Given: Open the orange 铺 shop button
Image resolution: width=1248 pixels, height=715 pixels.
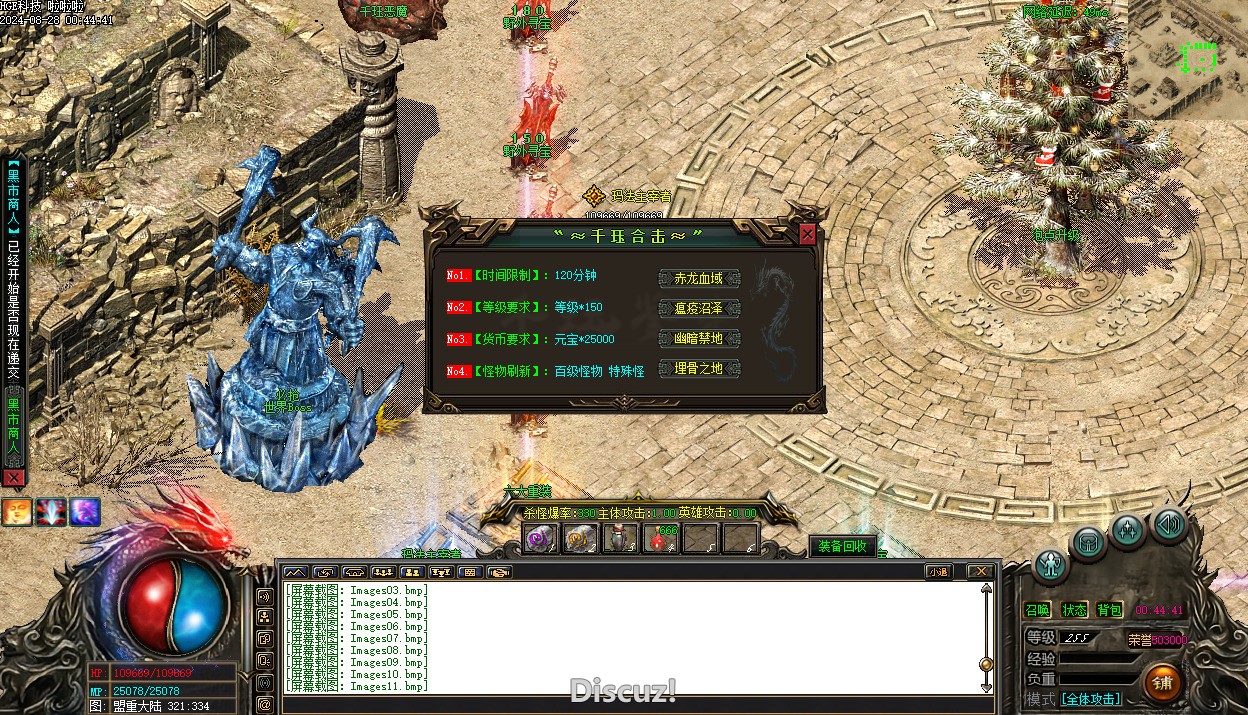Looking at the screenshot, I should click(1162, 682).
